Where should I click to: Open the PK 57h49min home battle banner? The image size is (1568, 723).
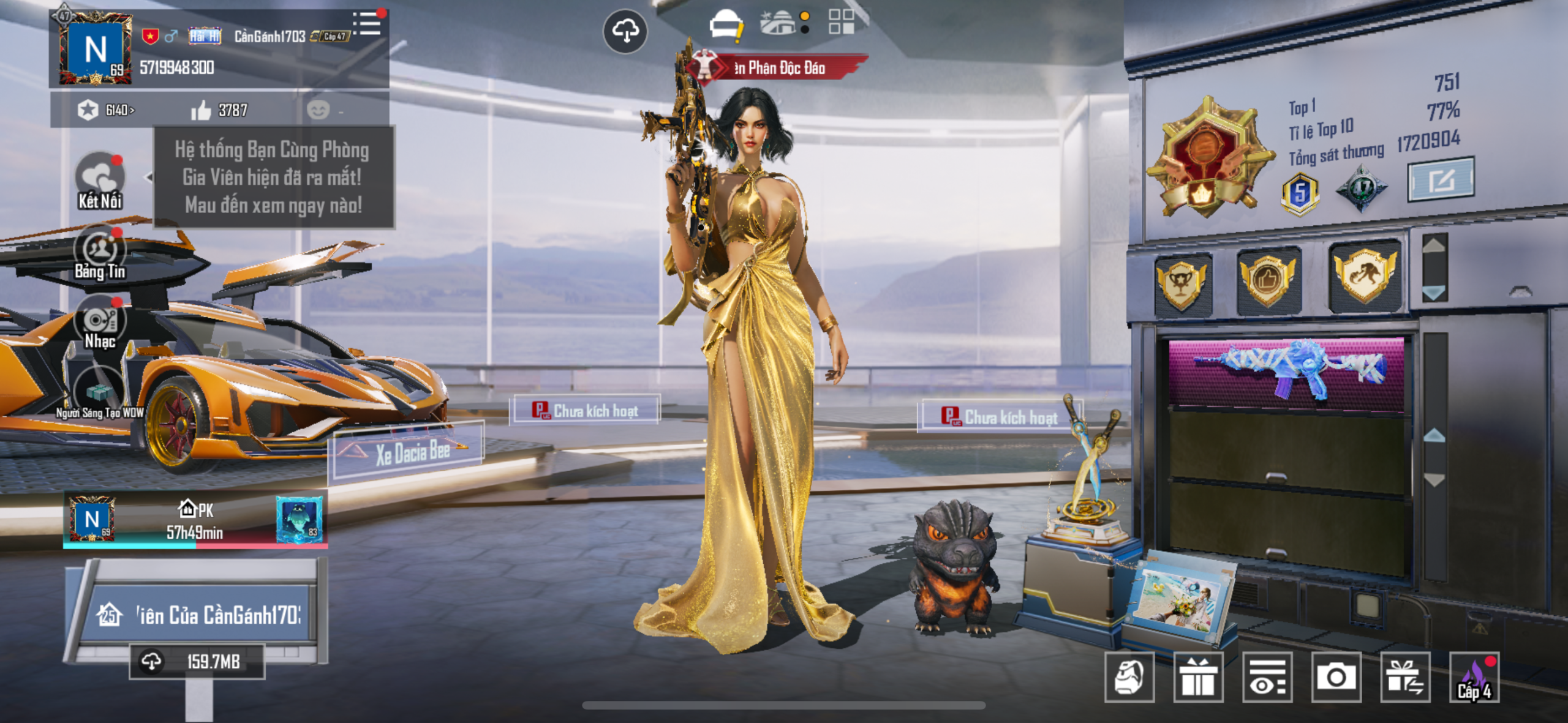[195, 521]
